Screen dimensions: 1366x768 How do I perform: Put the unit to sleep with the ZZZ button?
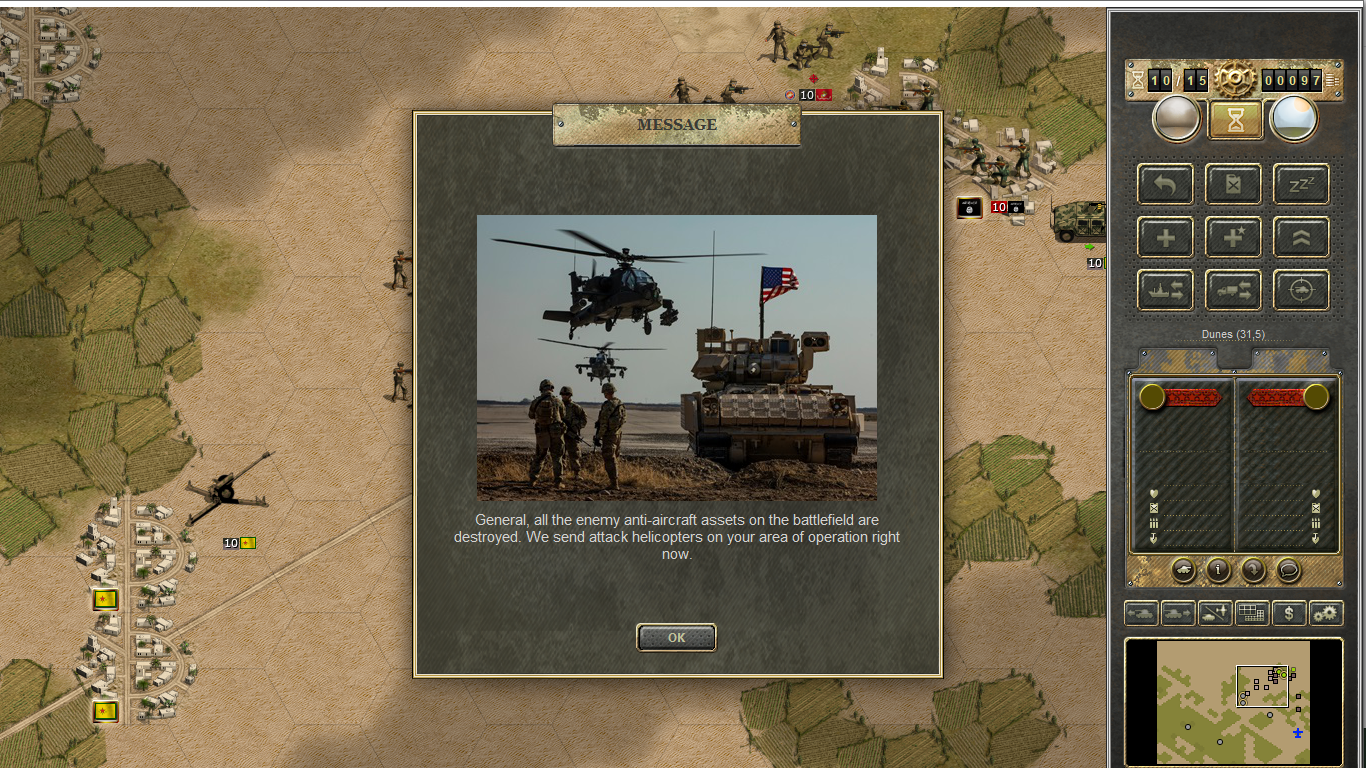tap(1301, 184)
